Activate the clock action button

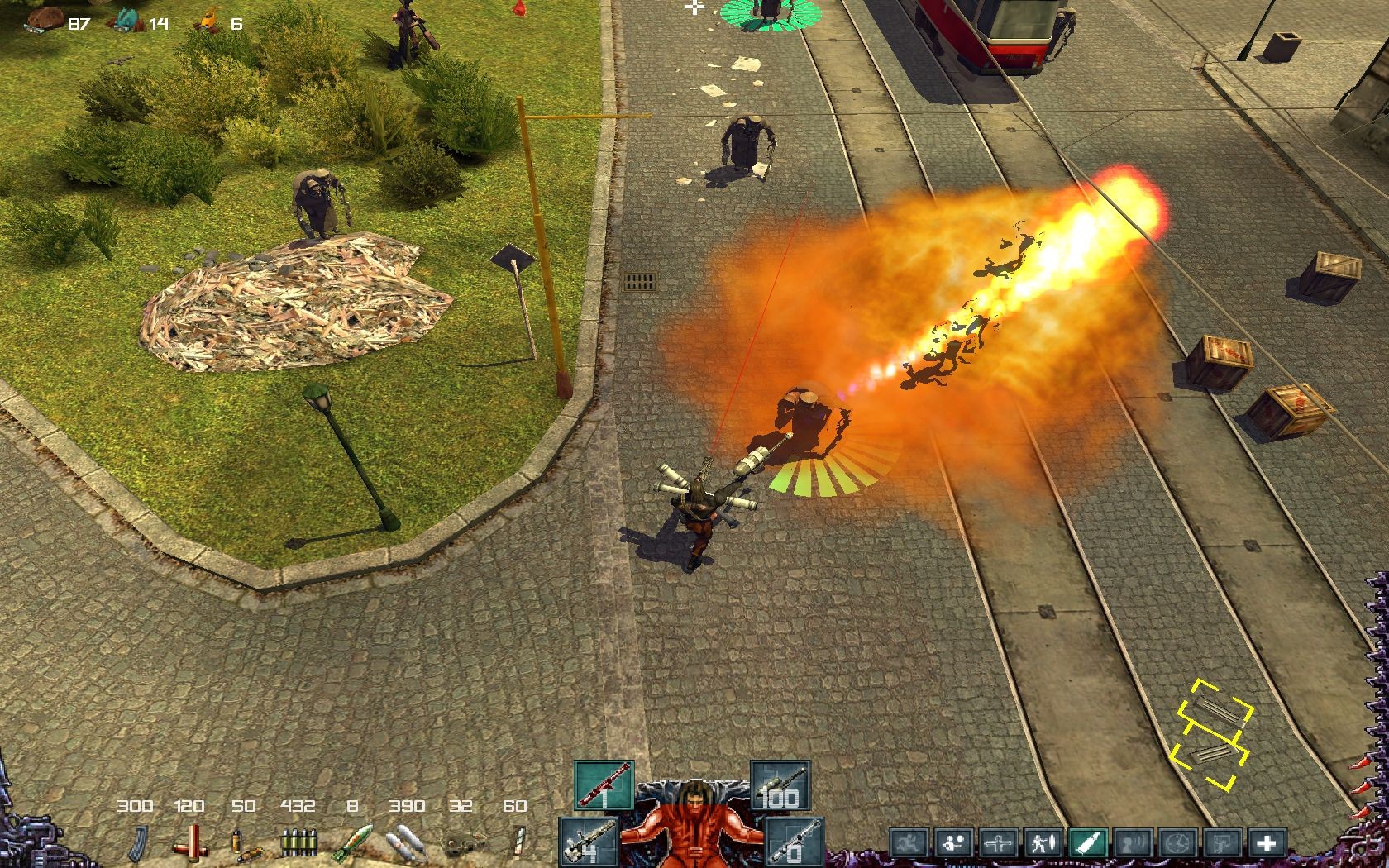click(x=1176, y=844)
